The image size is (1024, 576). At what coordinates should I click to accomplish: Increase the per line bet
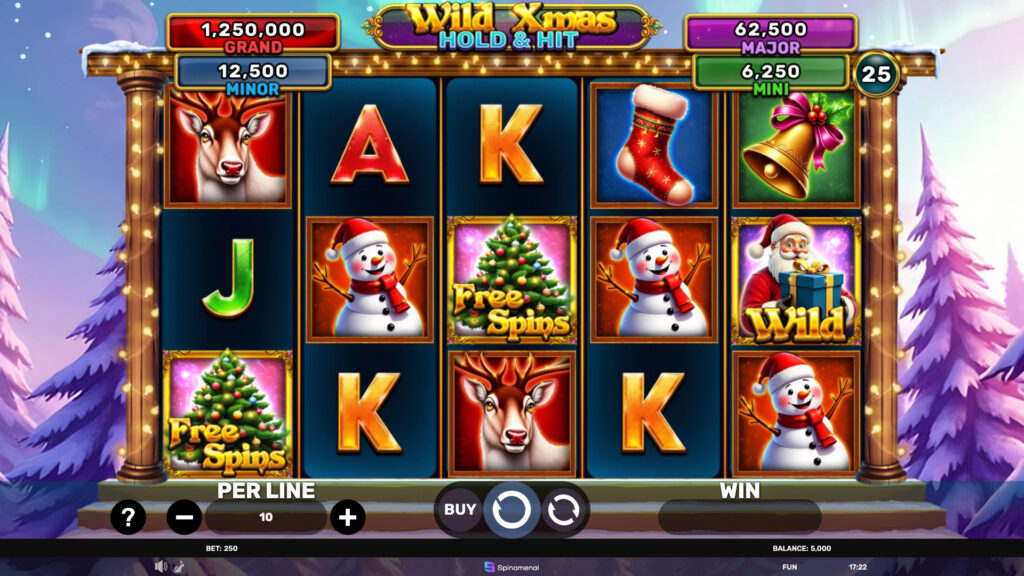tap(347, 517)
